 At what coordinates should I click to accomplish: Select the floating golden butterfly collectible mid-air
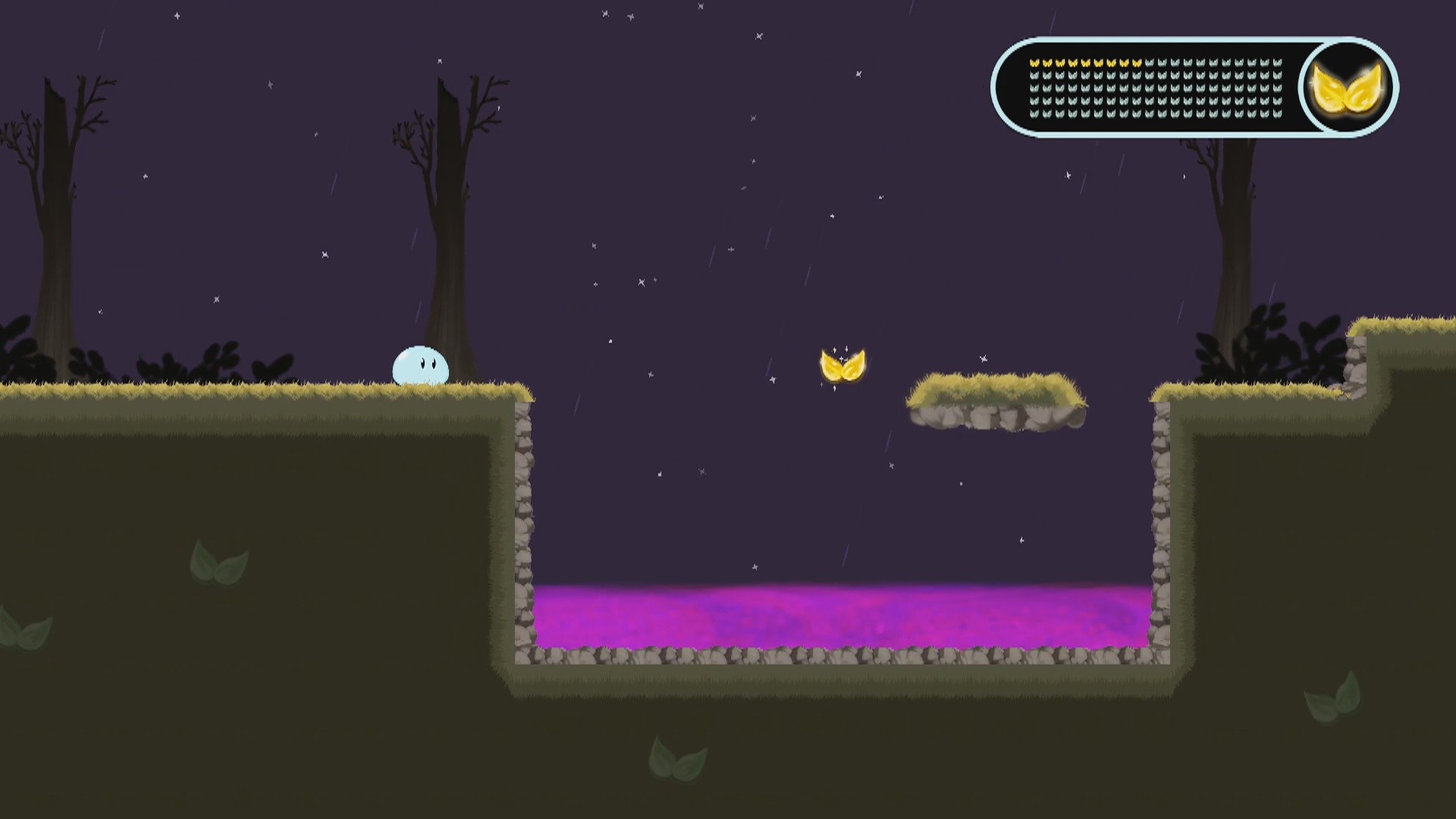click(x=843, y=366)
